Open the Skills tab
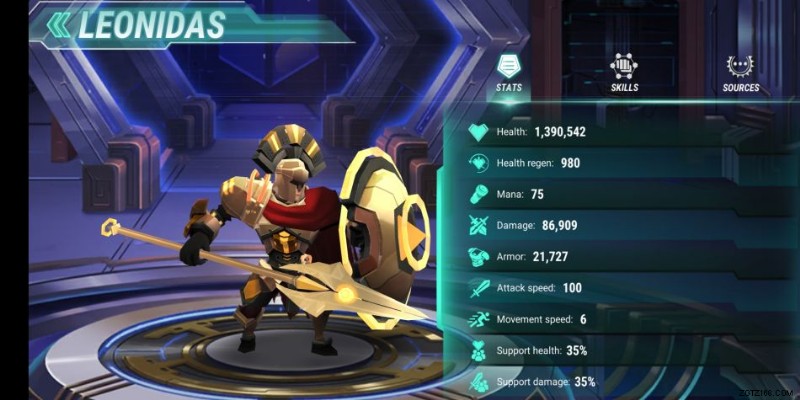 pos(624,72)
